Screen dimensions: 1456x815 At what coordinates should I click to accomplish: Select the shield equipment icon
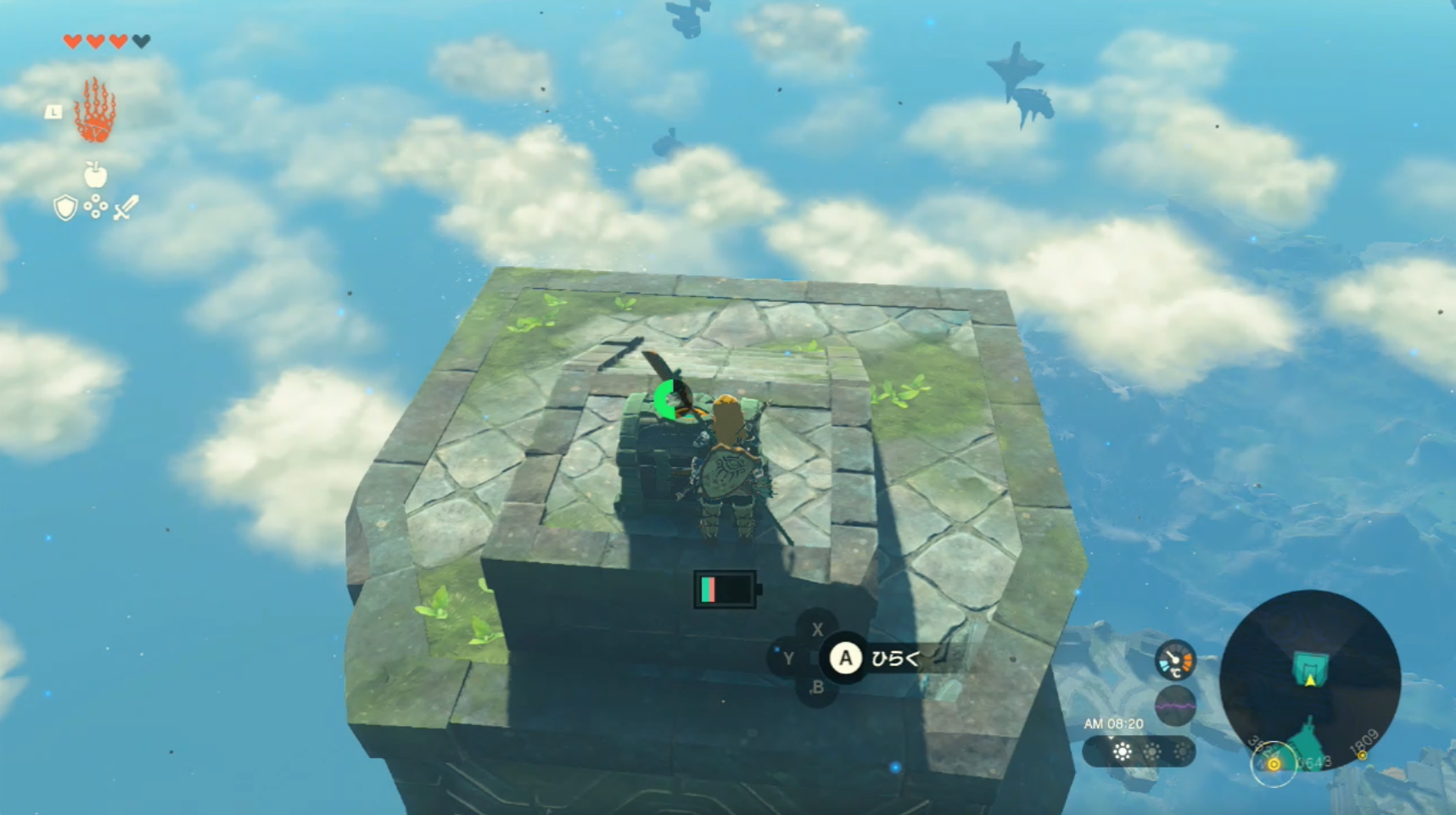[x=65, y=209]
